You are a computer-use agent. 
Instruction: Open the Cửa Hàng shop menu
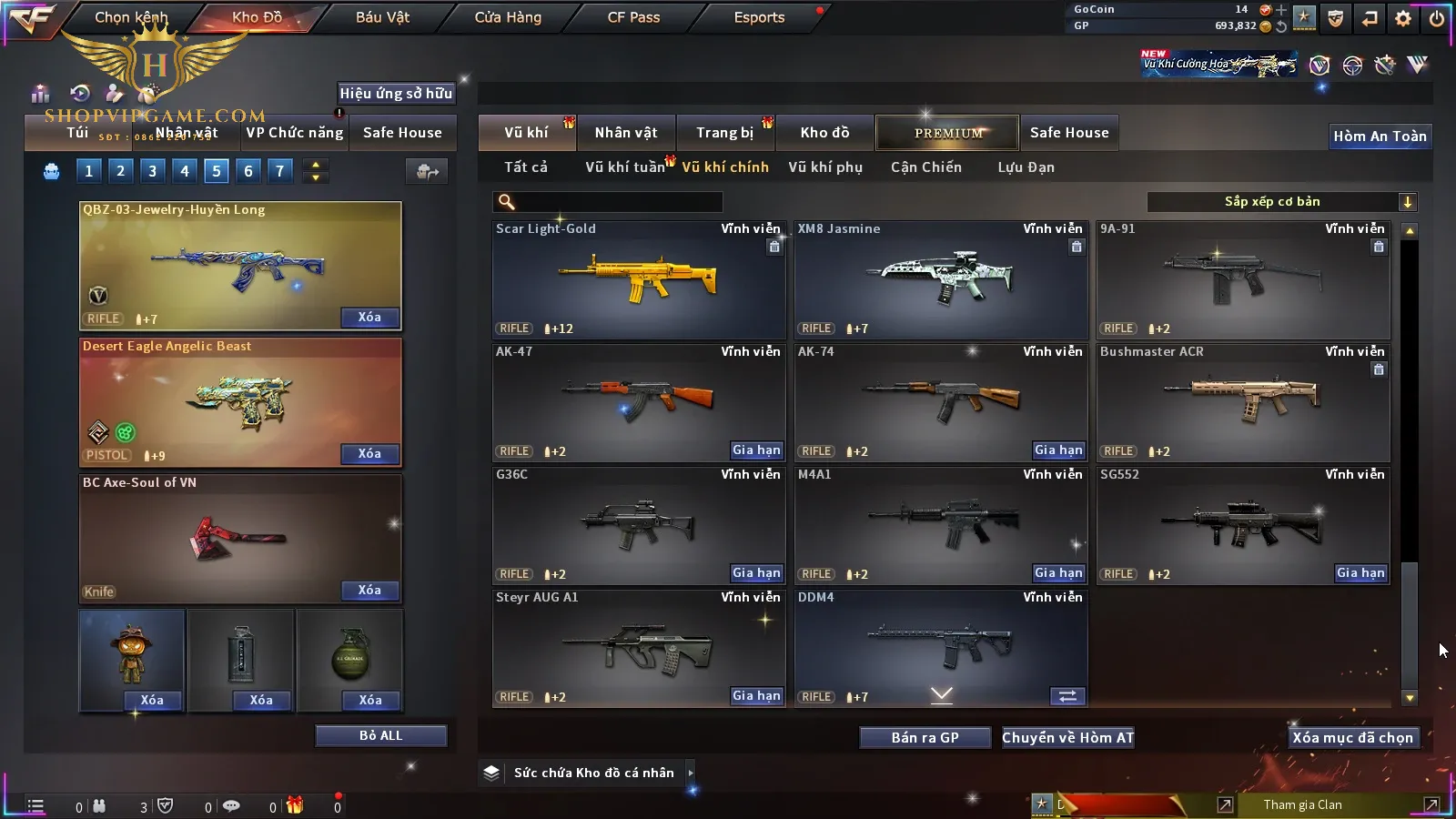[x=508, y=17]
